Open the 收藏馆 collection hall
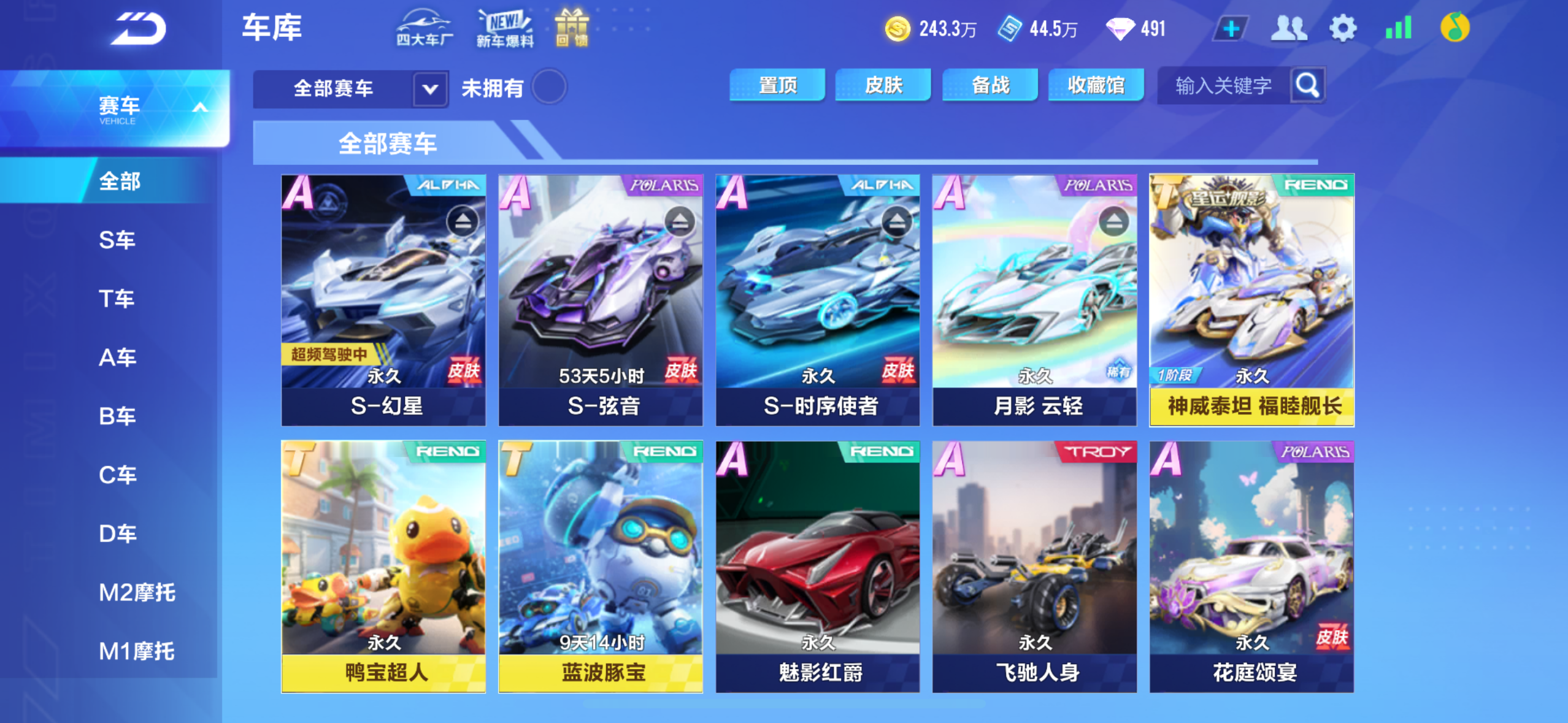This screenshot has height=723, width=1568. (x=1096, y=85)
